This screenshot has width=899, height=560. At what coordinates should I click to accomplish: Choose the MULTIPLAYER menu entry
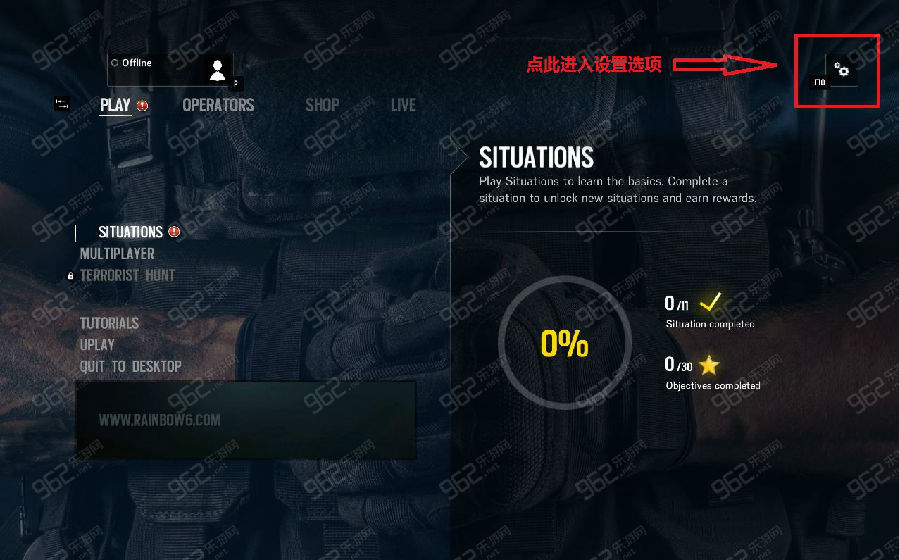(117, 254)
